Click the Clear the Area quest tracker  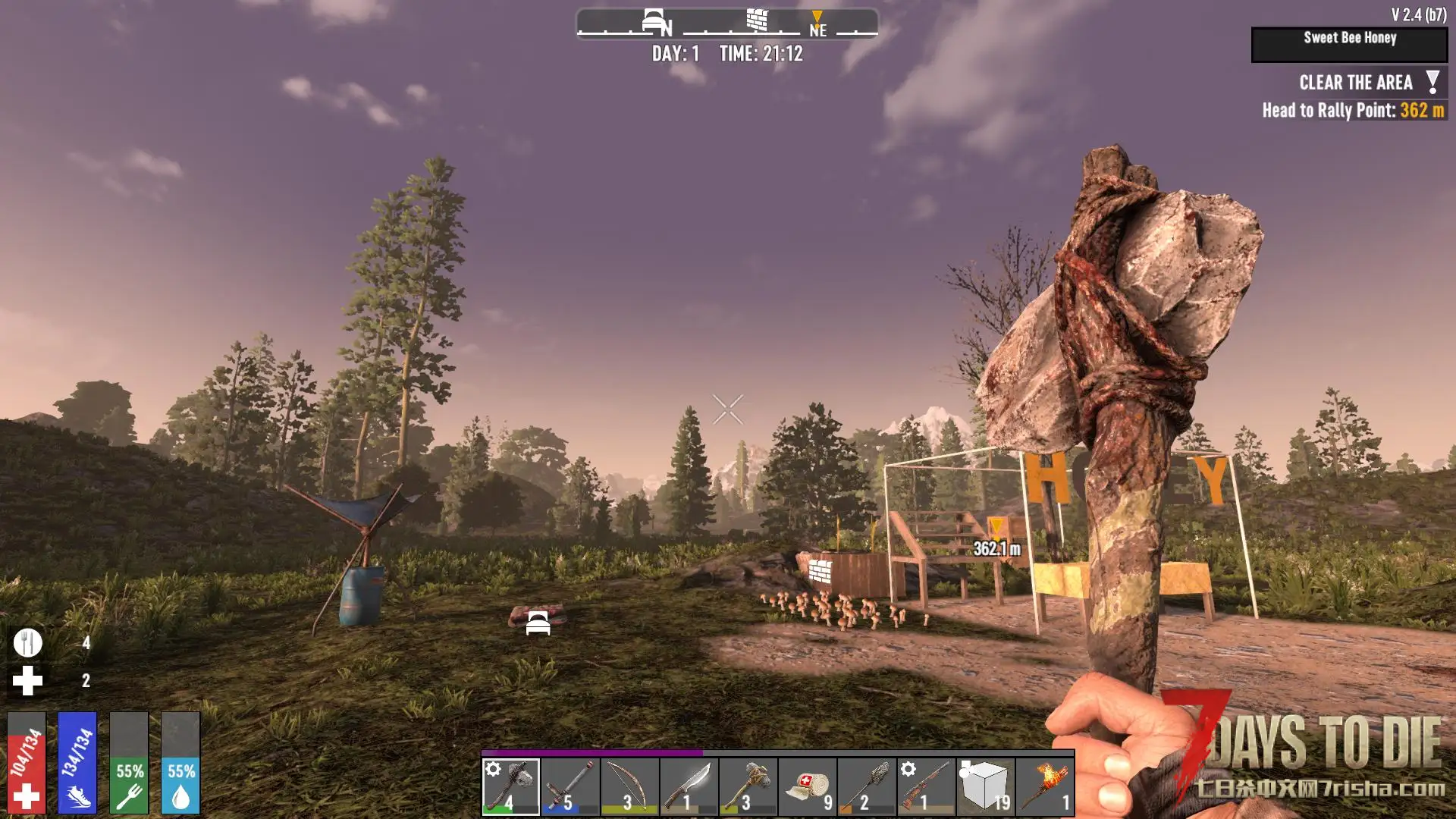[1355, 83]
